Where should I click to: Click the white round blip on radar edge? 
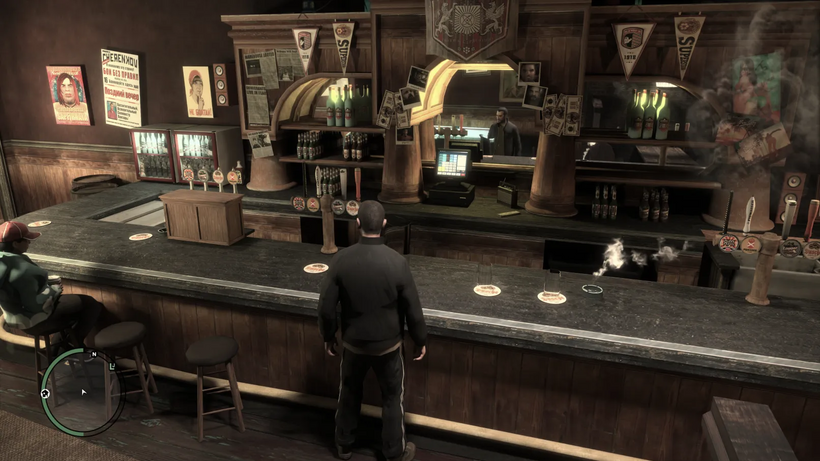pyautogui.click(x=45, y=393)
